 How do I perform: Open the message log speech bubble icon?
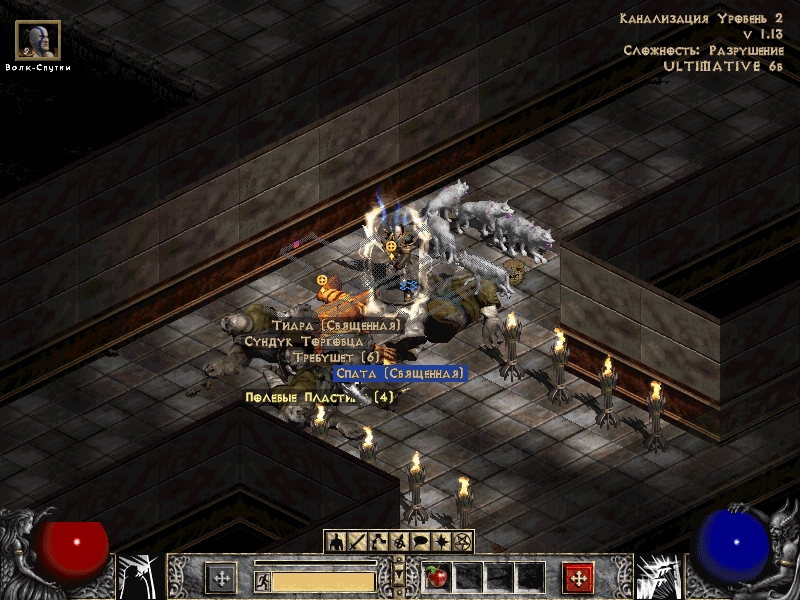(419, 541)
